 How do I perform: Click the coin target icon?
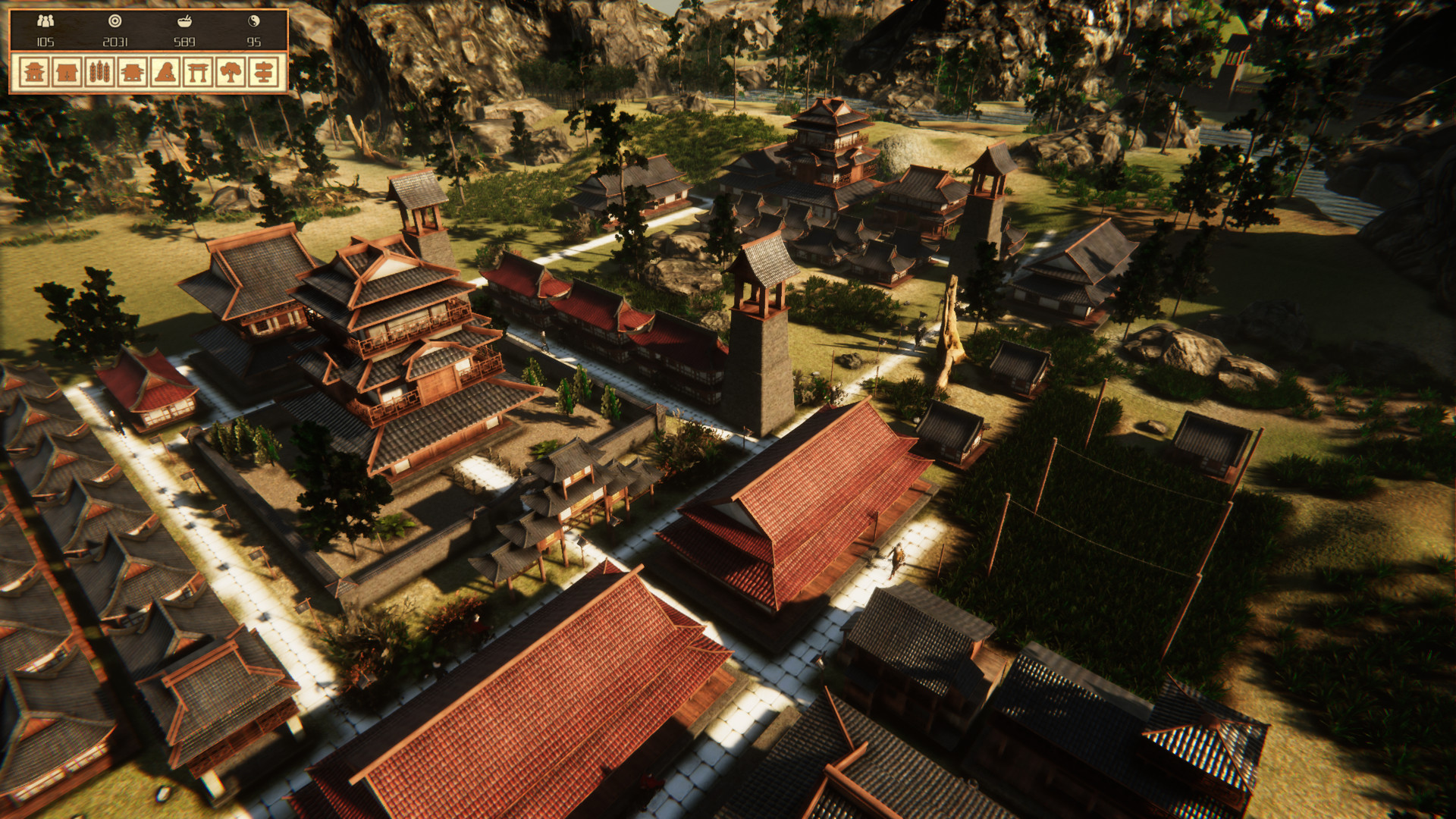point(115,21)
